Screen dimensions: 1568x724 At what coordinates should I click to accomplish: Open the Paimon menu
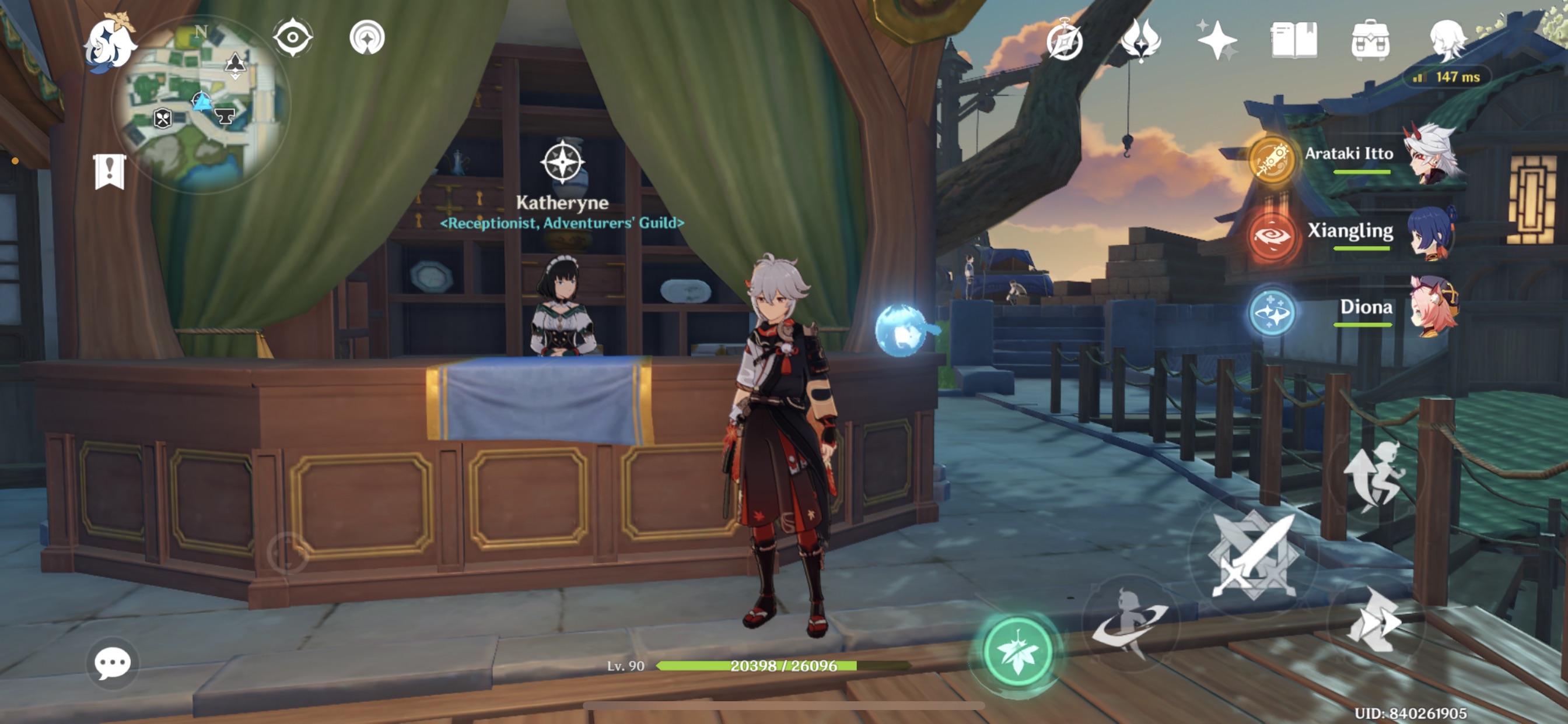point(110,43)
